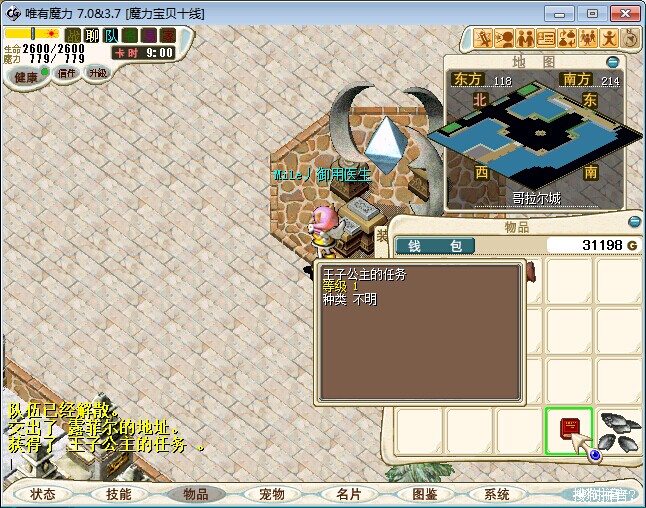The height and width of the screenshot is (508, 646).
Task: Minimize the 物品 inventory panel
Action: tap(633, 222)
